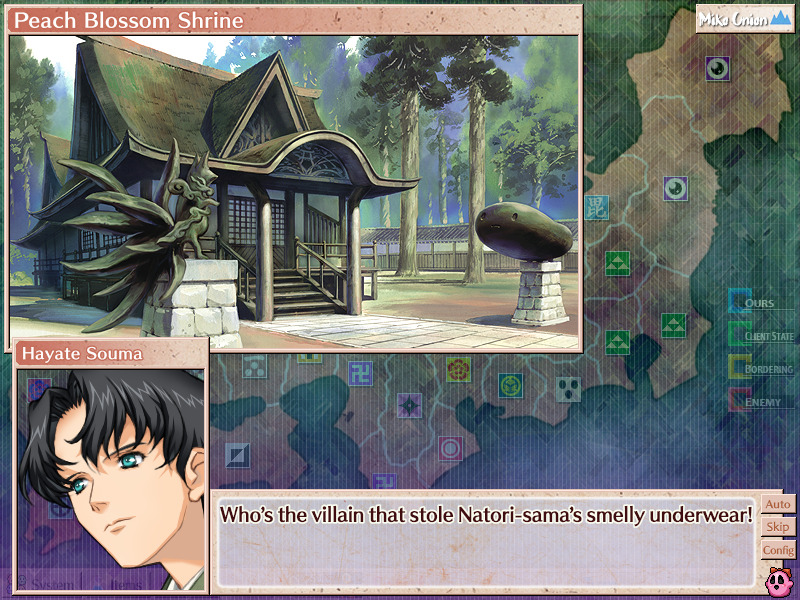
Task: Click the Miko Union faction banner
Action: (x=745, y=19)
